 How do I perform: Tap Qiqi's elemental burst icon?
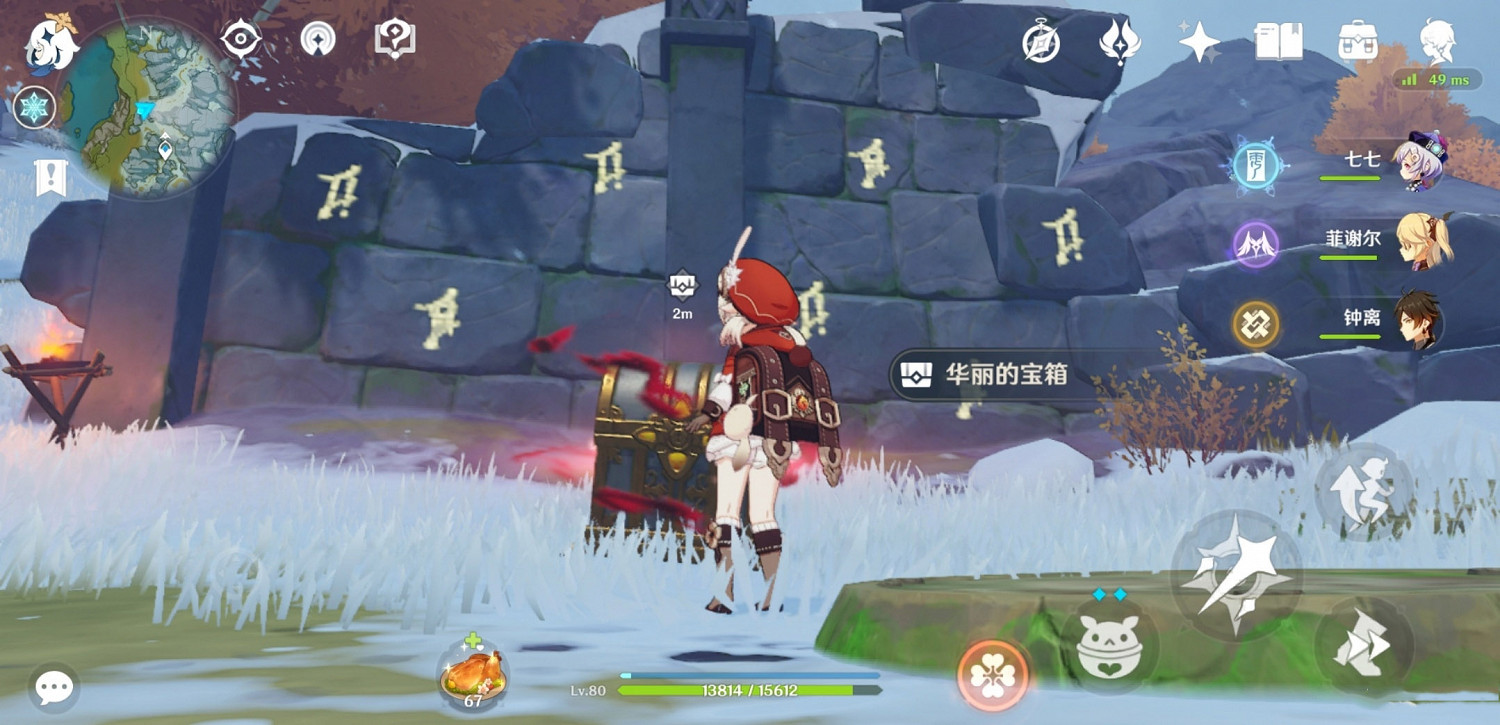pyautogui.click(x=1256, y=165)
